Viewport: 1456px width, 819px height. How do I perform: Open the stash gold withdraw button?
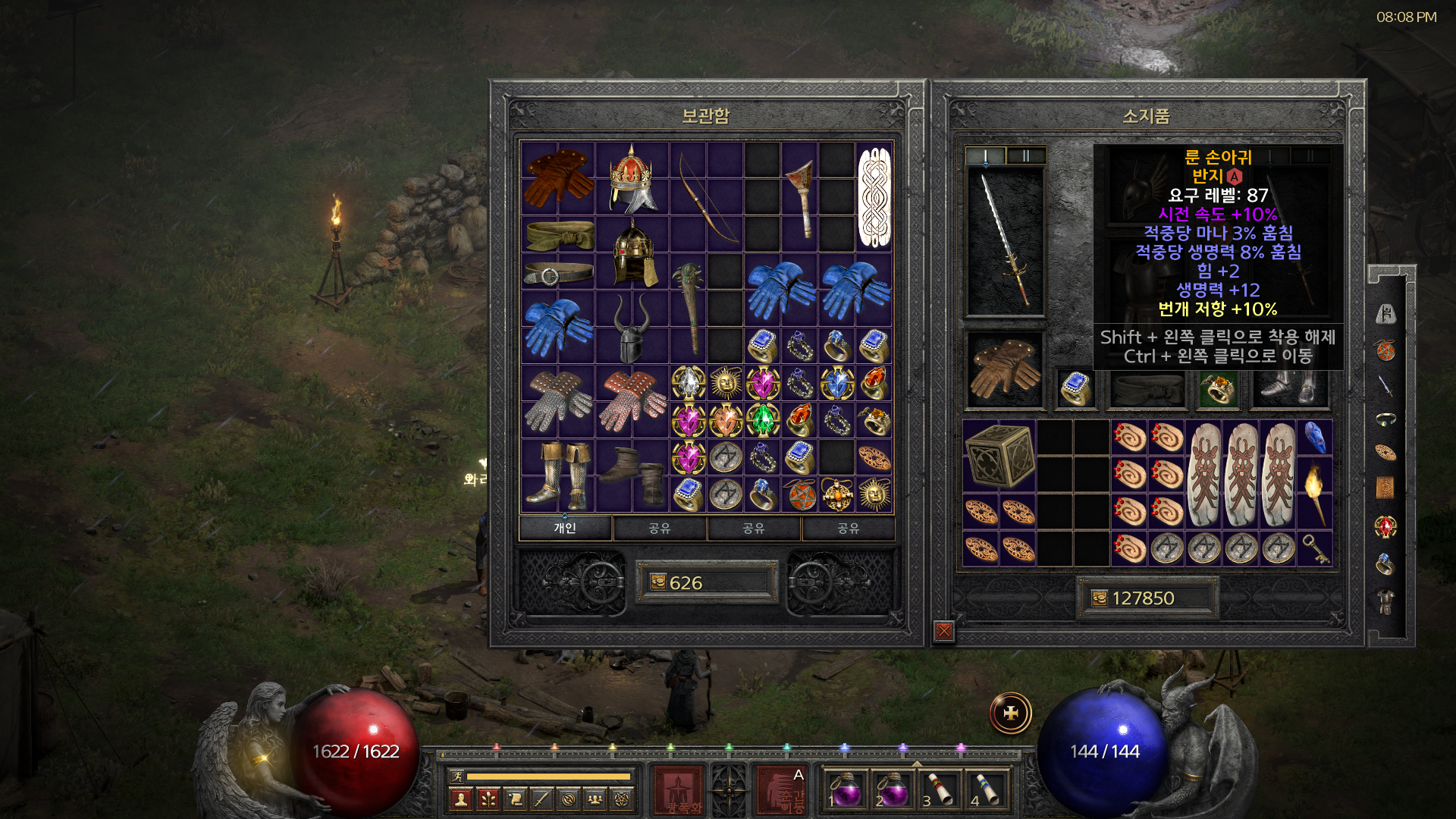pyautogui.click(x=657, y=582)
